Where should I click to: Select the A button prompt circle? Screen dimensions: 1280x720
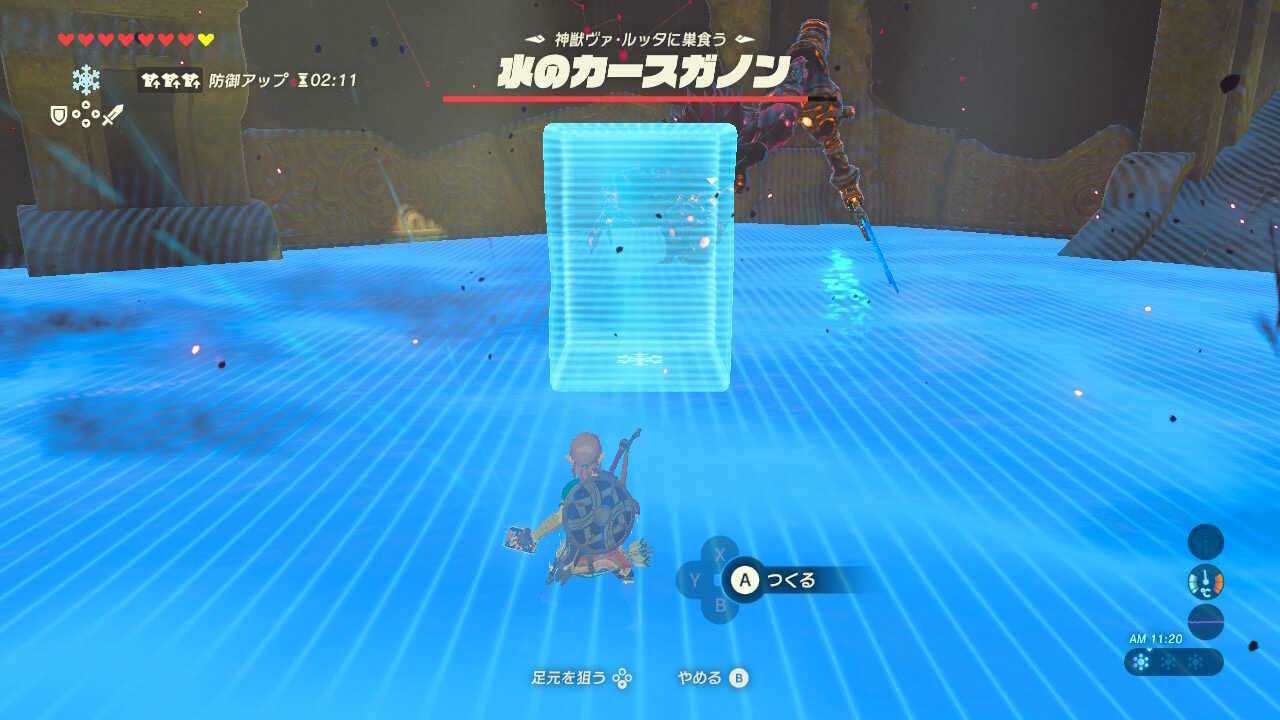(744, 581)
